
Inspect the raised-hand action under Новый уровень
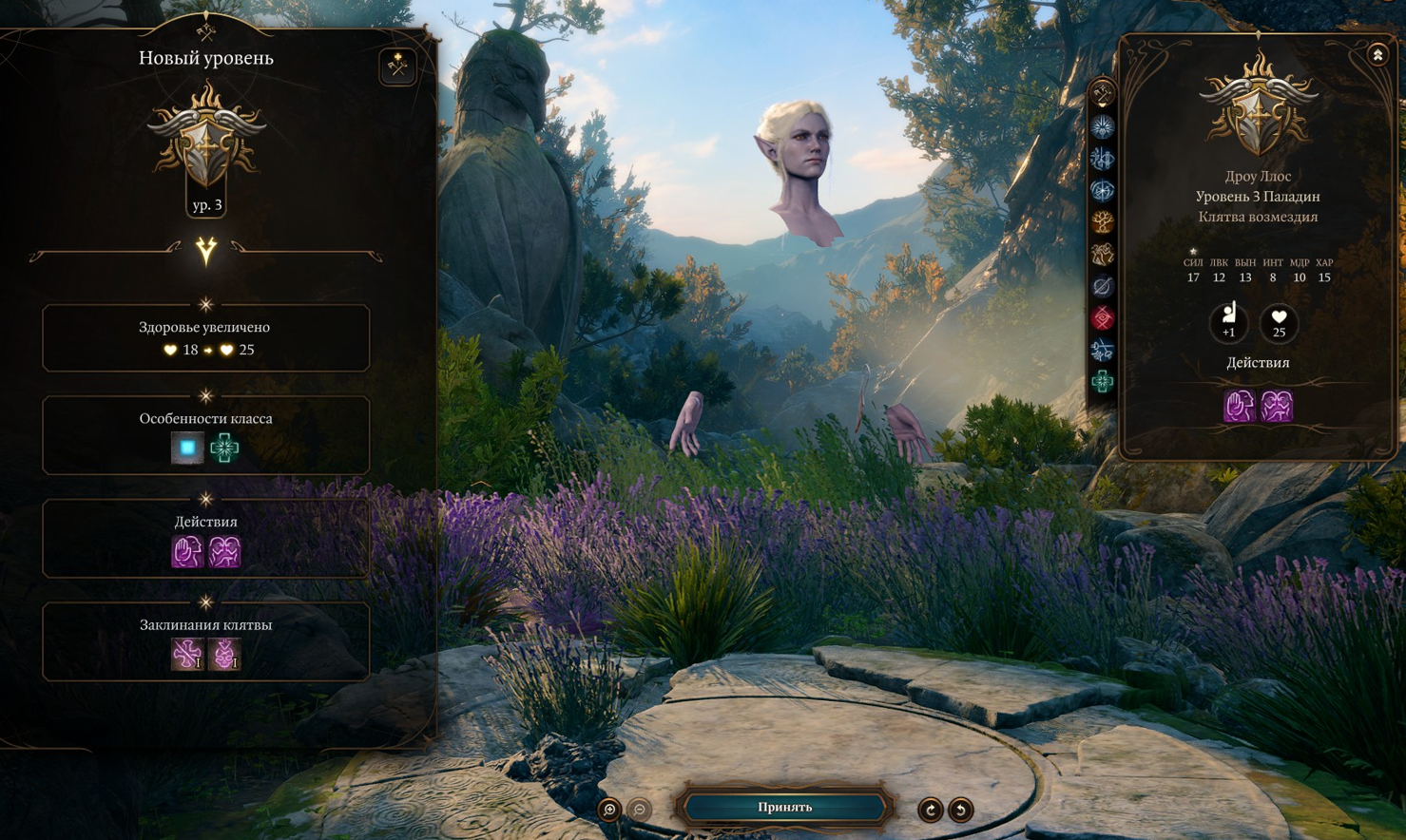coord(187,551)
